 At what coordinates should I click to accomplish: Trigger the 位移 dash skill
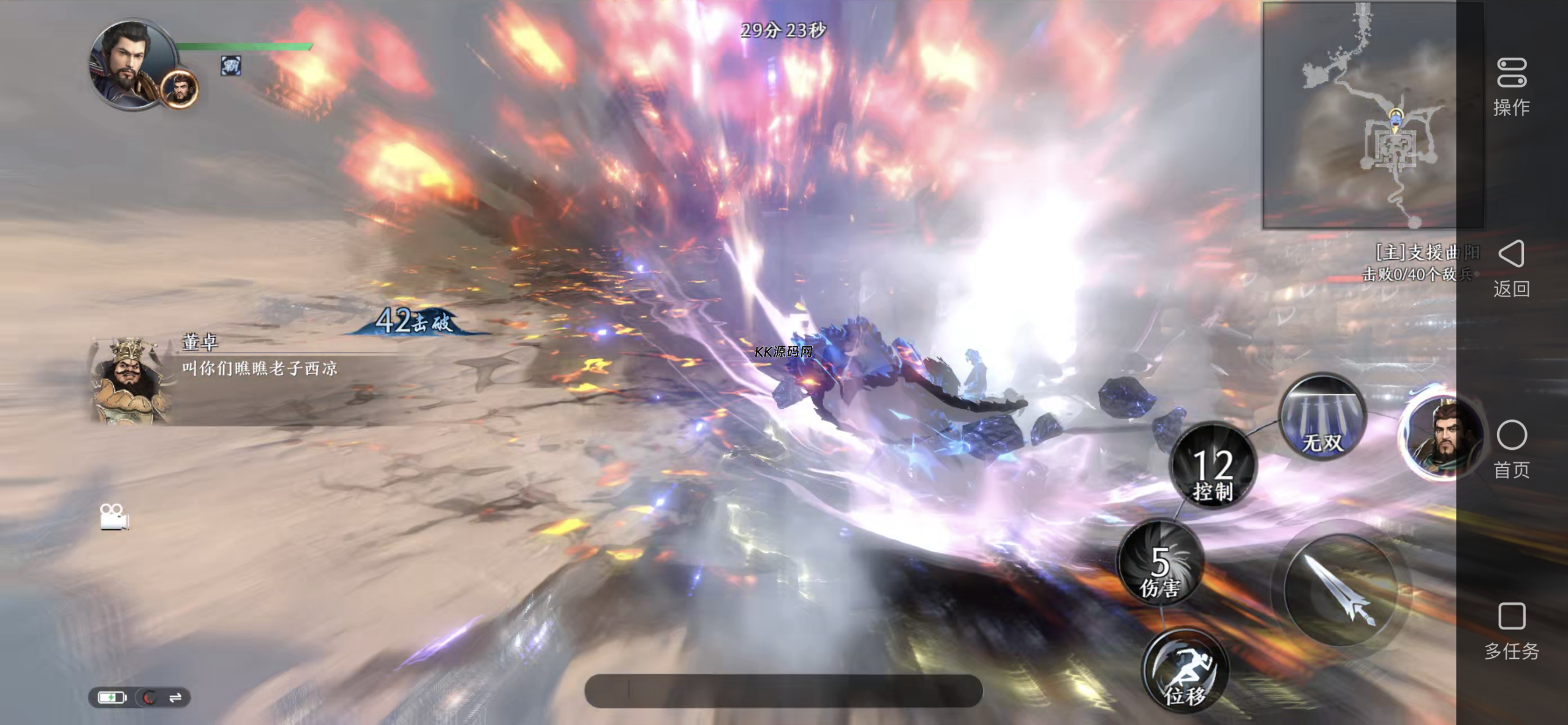[x=1185, y=671]
